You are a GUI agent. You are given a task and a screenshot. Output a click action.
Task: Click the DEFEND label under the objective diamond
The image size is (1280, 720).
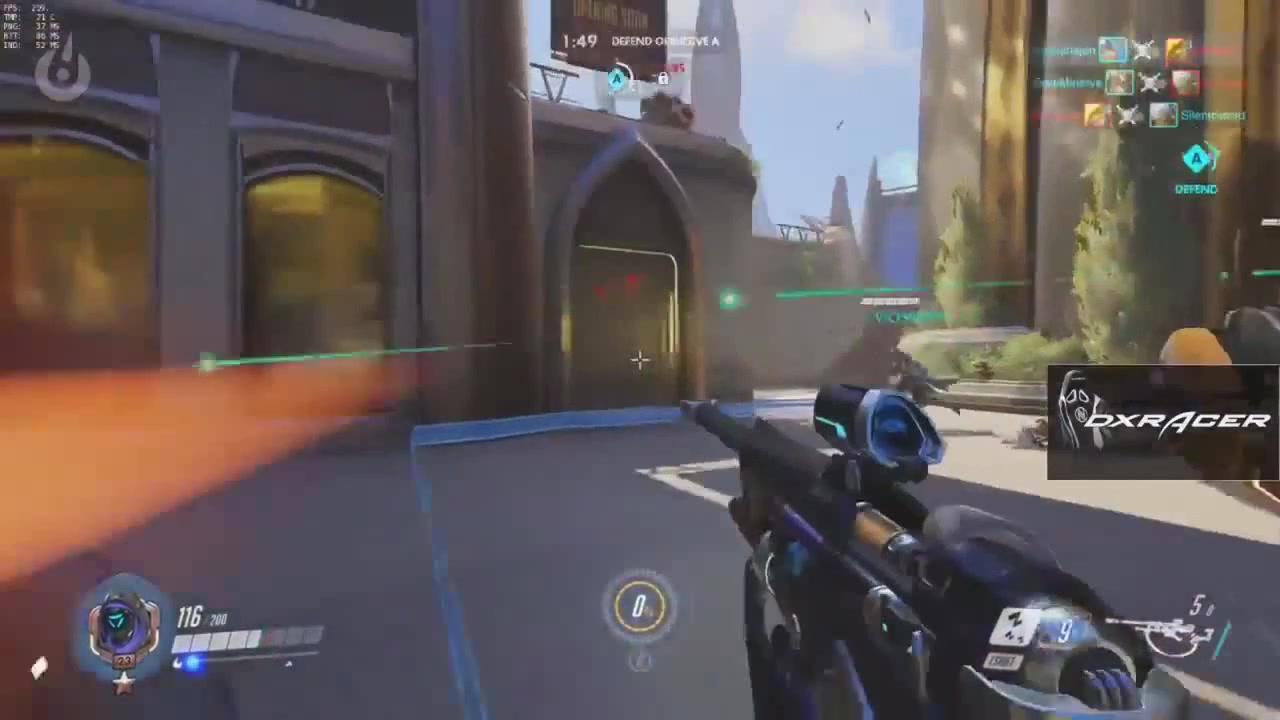click(x=1197, y=189)
